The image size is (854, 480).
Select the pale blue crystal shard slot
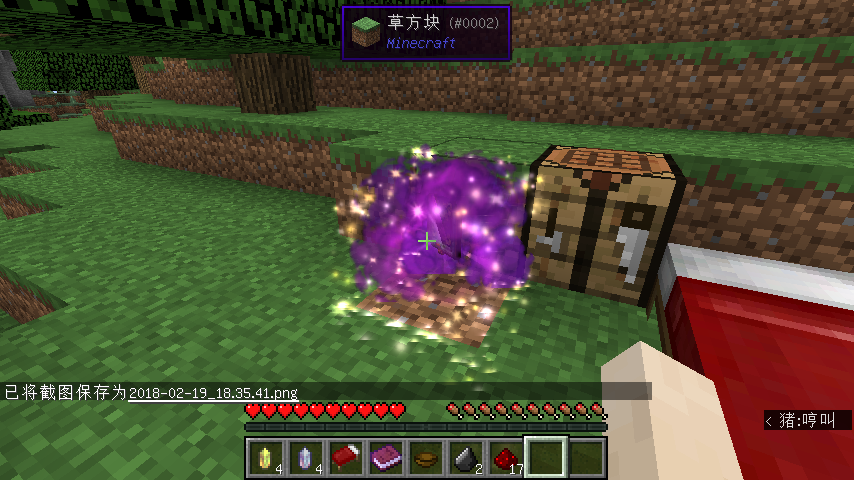[305, 458]
